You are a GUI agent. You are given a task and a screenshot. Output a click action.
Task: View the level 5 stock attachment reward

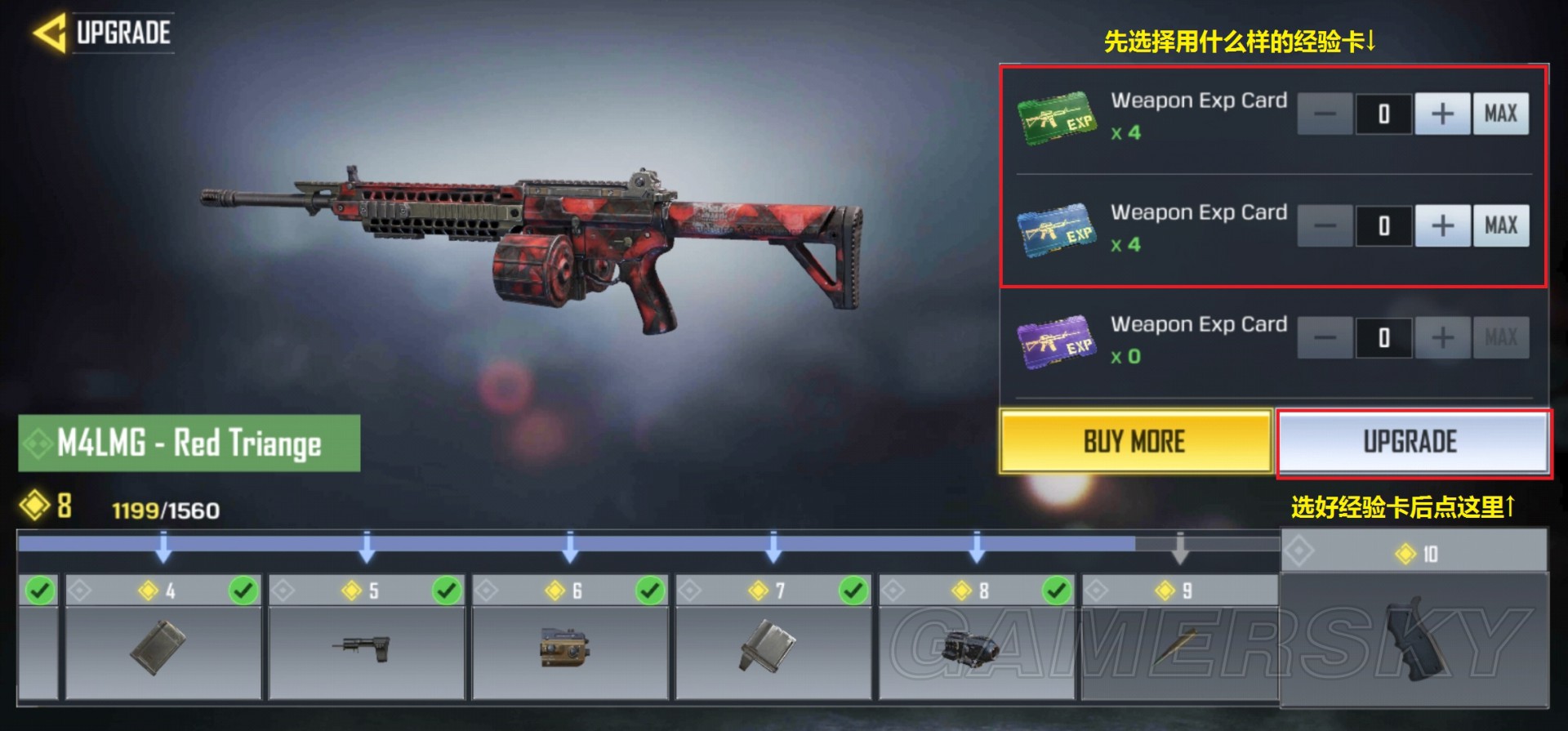[366, 647]
